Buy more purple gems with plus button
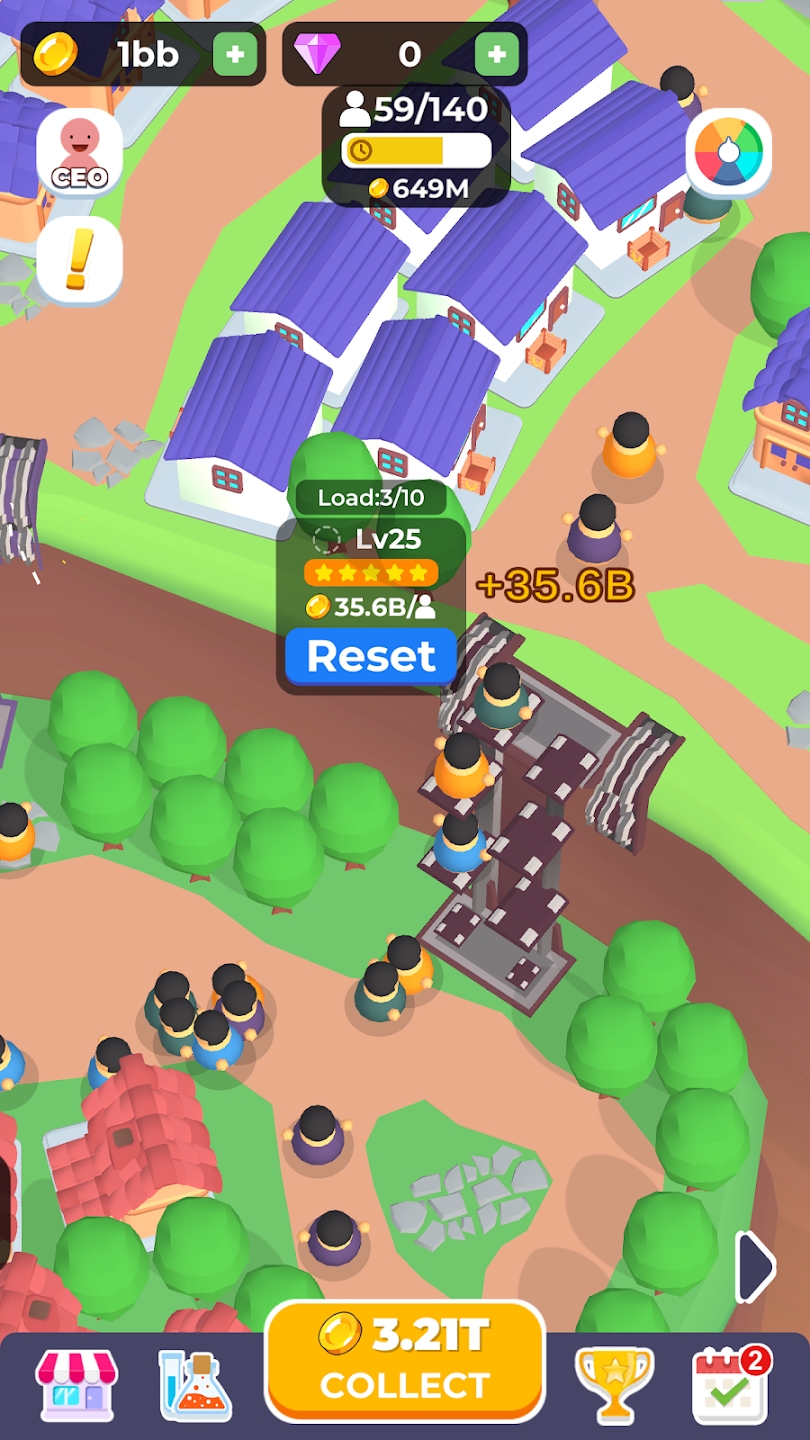 tap(496, 54)
